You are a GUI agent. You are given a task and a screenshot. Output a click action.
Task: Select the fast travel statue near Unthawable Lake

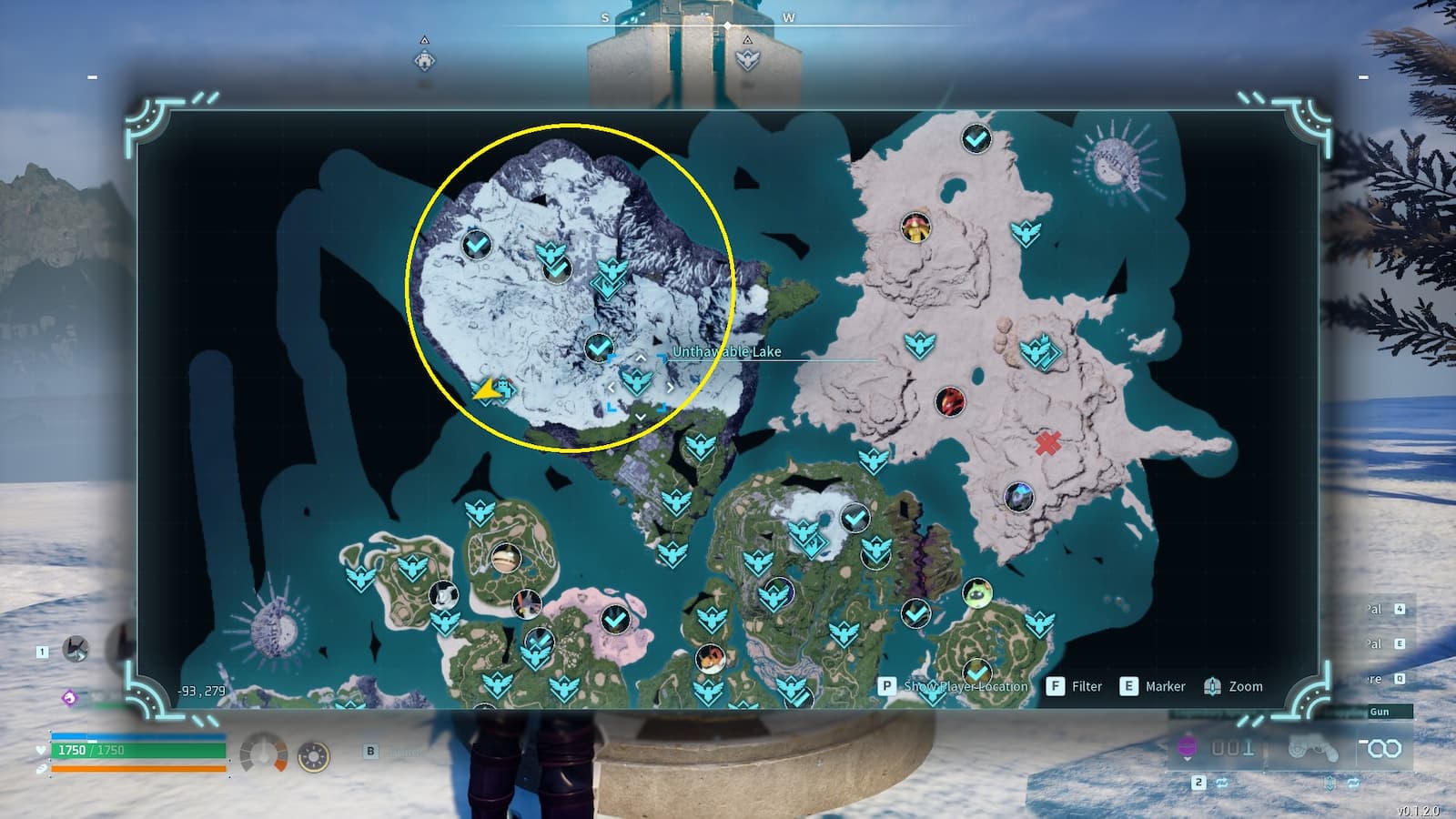click(636, 383)
